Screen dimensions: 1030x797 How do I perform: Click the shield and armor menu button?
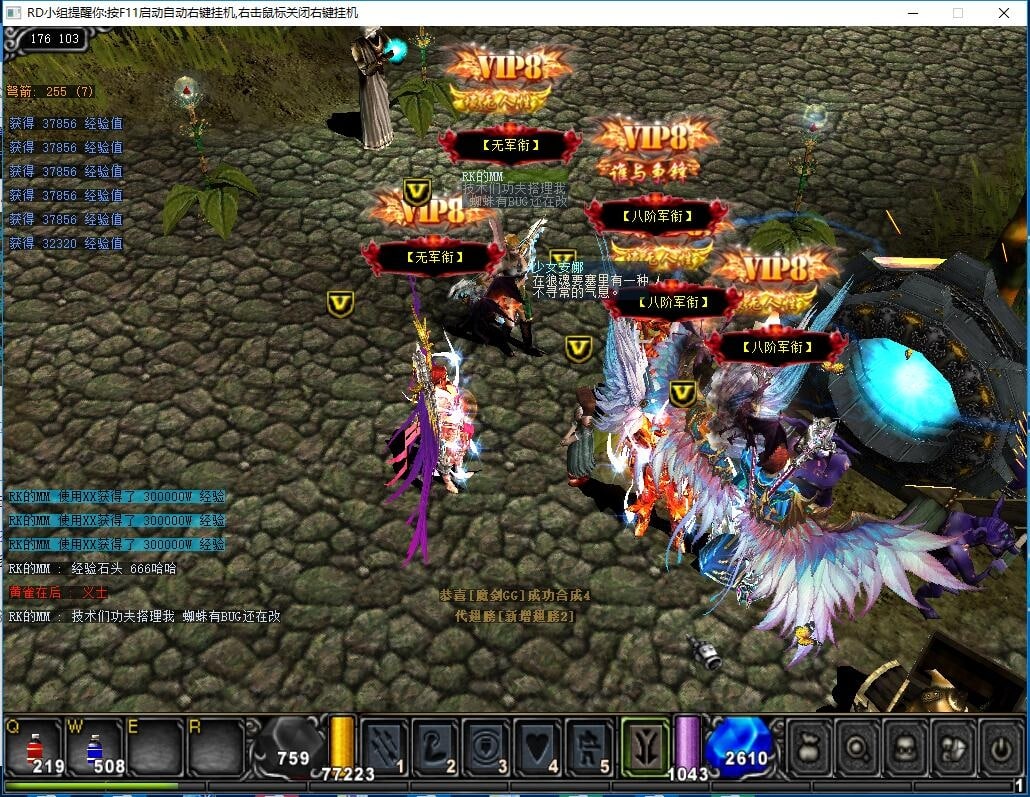click(953, 746)
